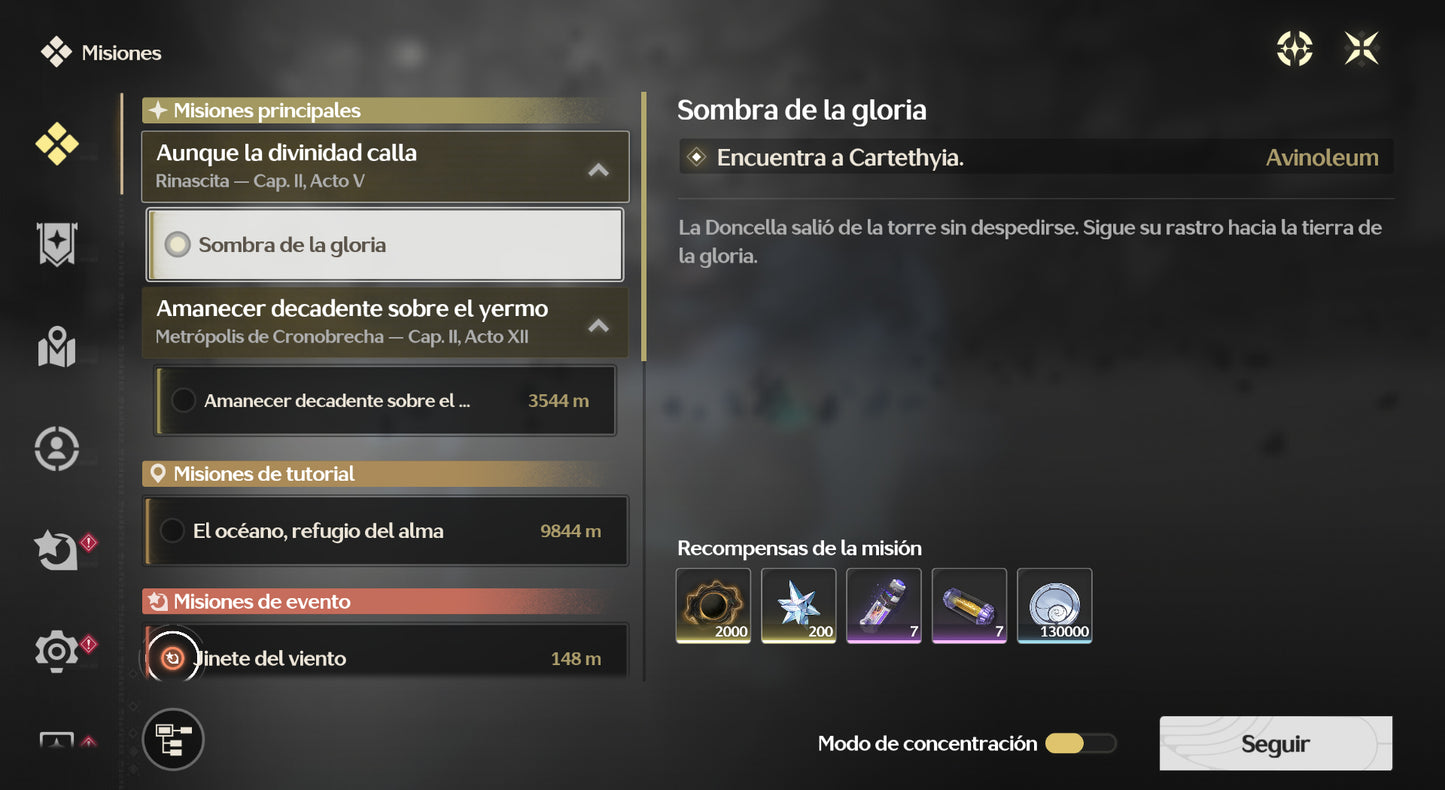Select the character profile icon in sidebar
Viewport: 1445px width, 790px height.
57,448
